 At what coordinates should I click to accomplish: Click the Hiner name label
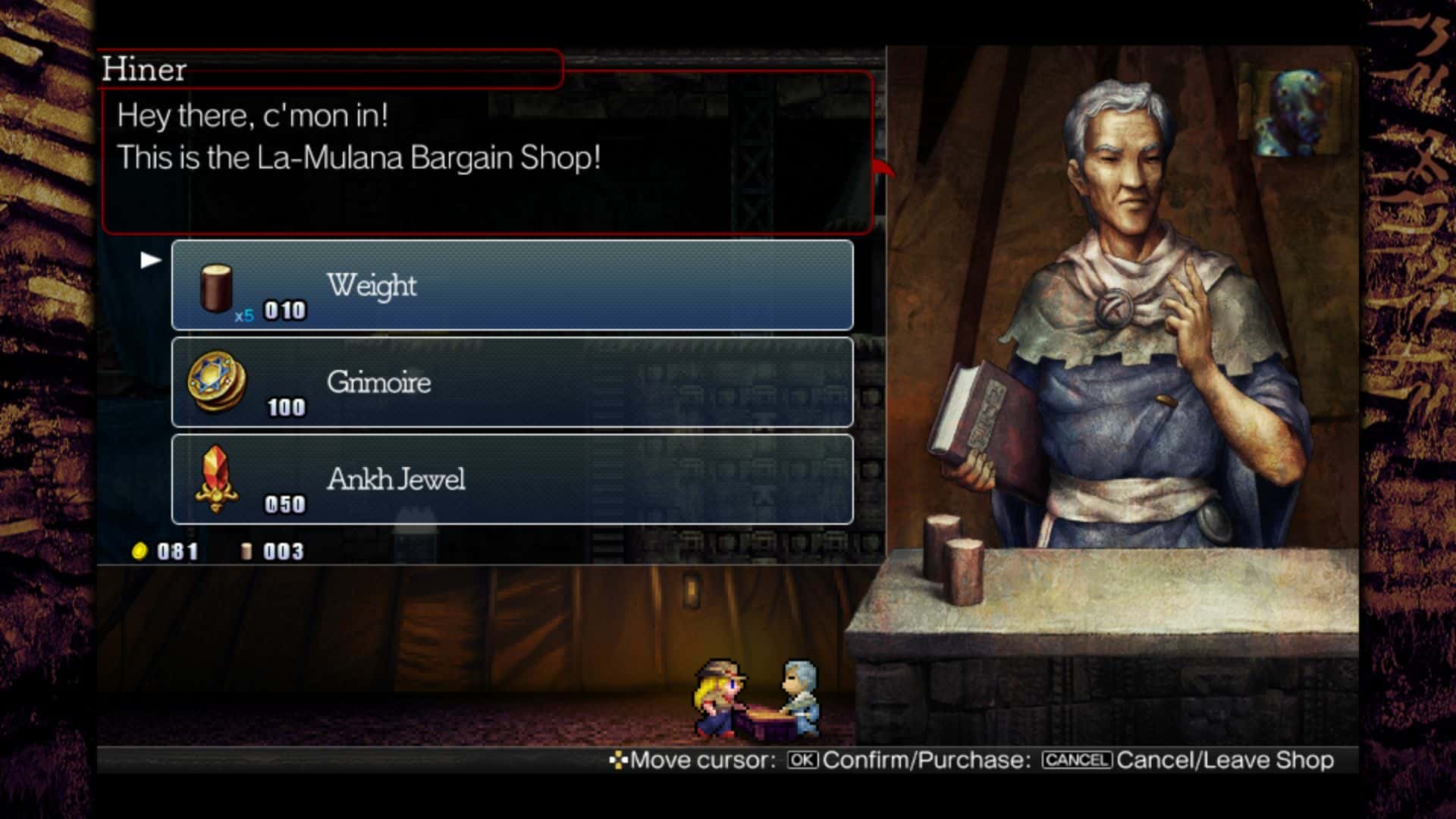[x=144, y=70]
